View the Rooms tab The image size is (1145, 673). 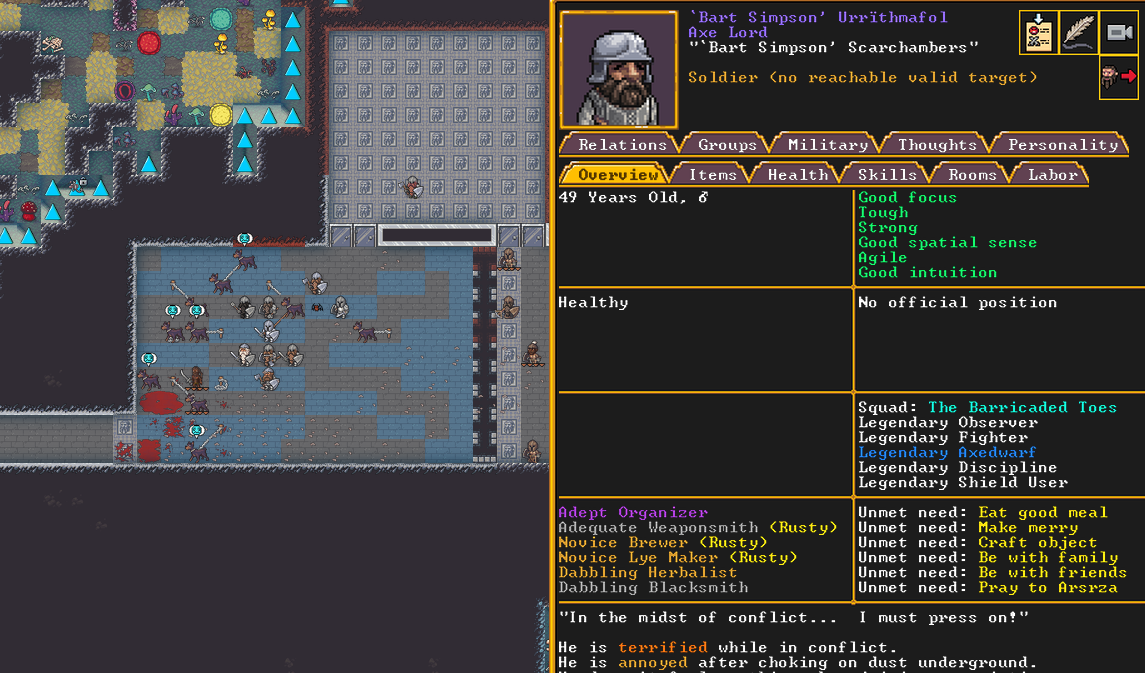point(972,175)
